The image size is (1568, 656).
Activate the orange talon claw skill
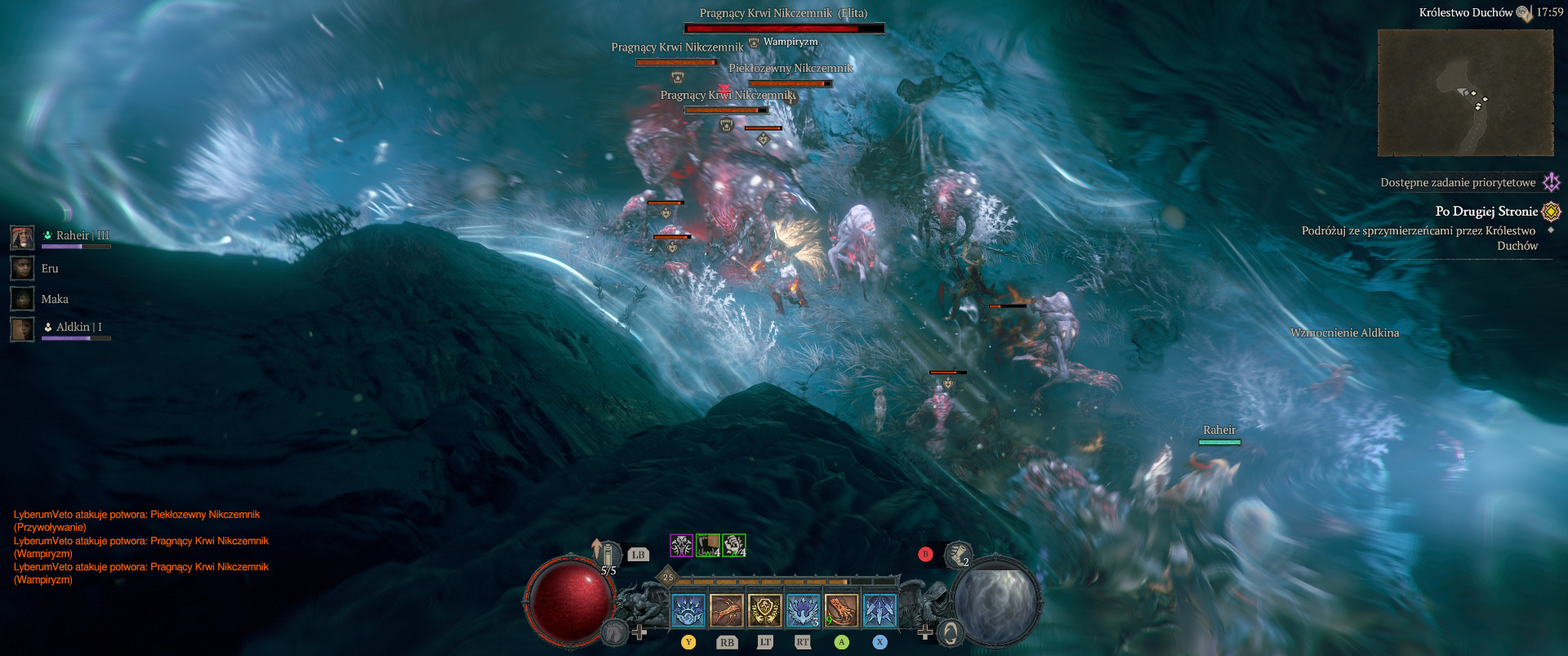pyautogui.click(x=841, y=611)
